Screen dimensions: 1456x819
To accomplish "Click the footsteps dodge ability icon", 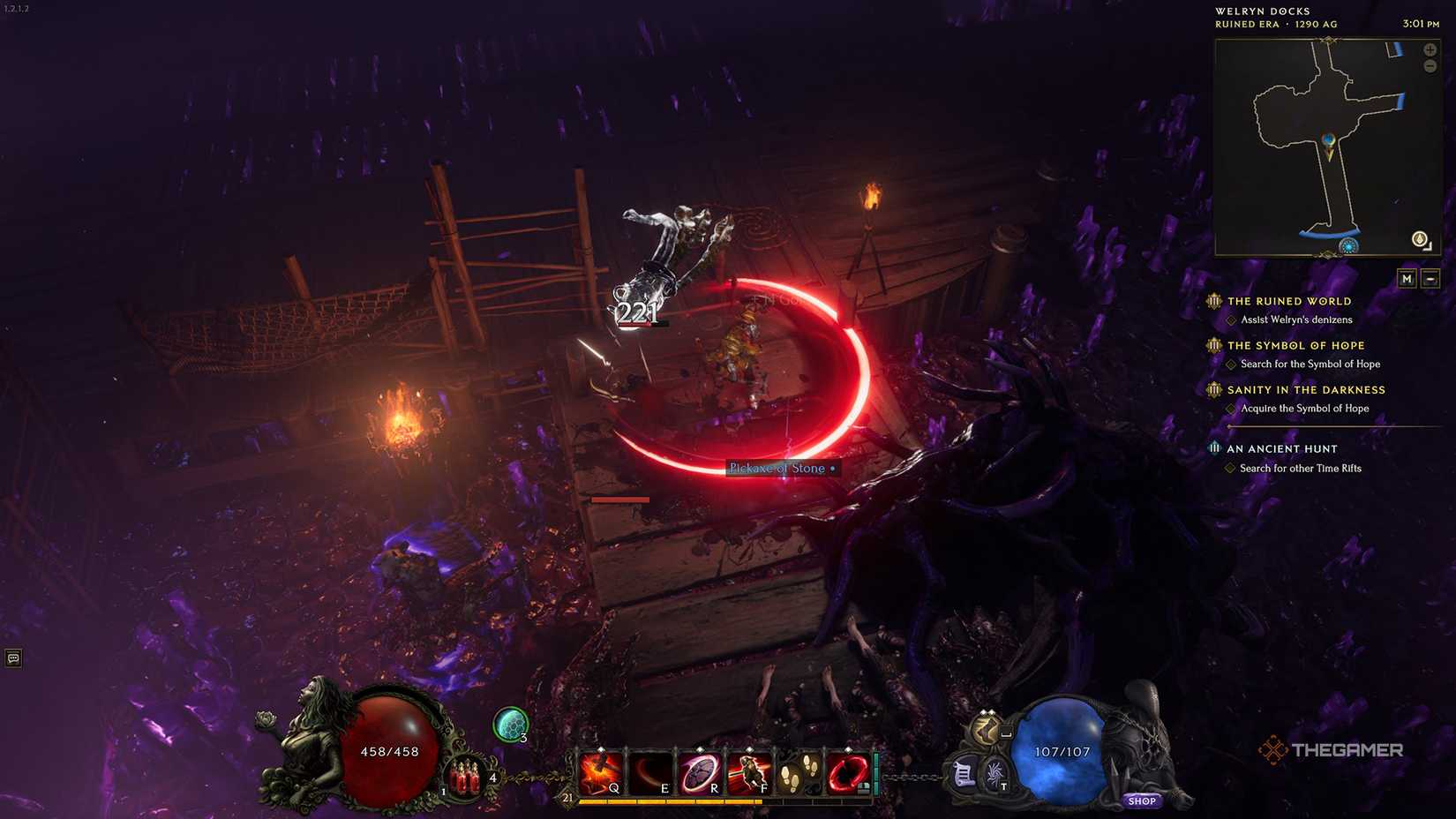I will pyautogui.click(x=792, y=769).
